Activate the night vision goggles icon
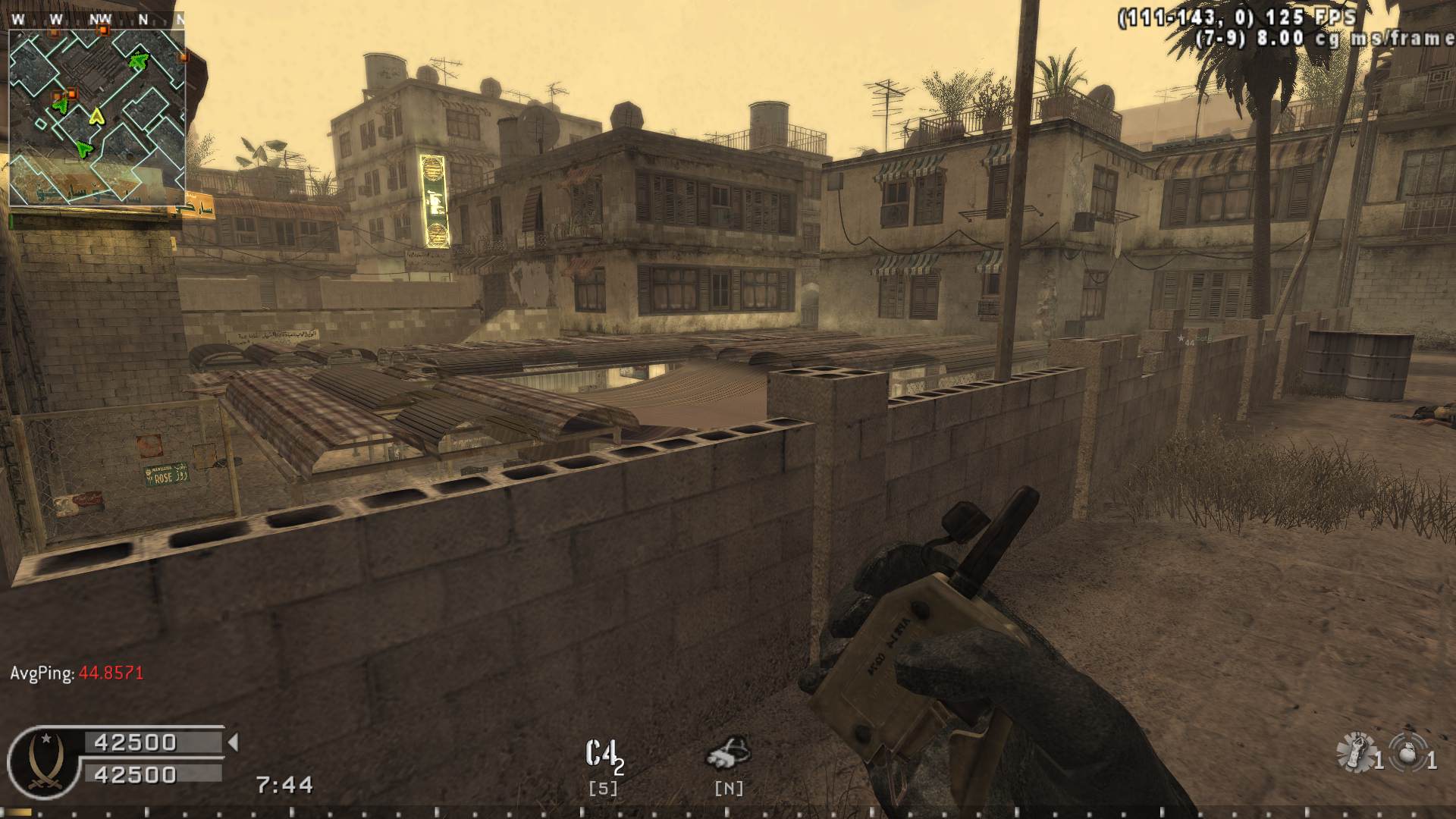This screenshot has height=819, width=1456. pos(728,753)
